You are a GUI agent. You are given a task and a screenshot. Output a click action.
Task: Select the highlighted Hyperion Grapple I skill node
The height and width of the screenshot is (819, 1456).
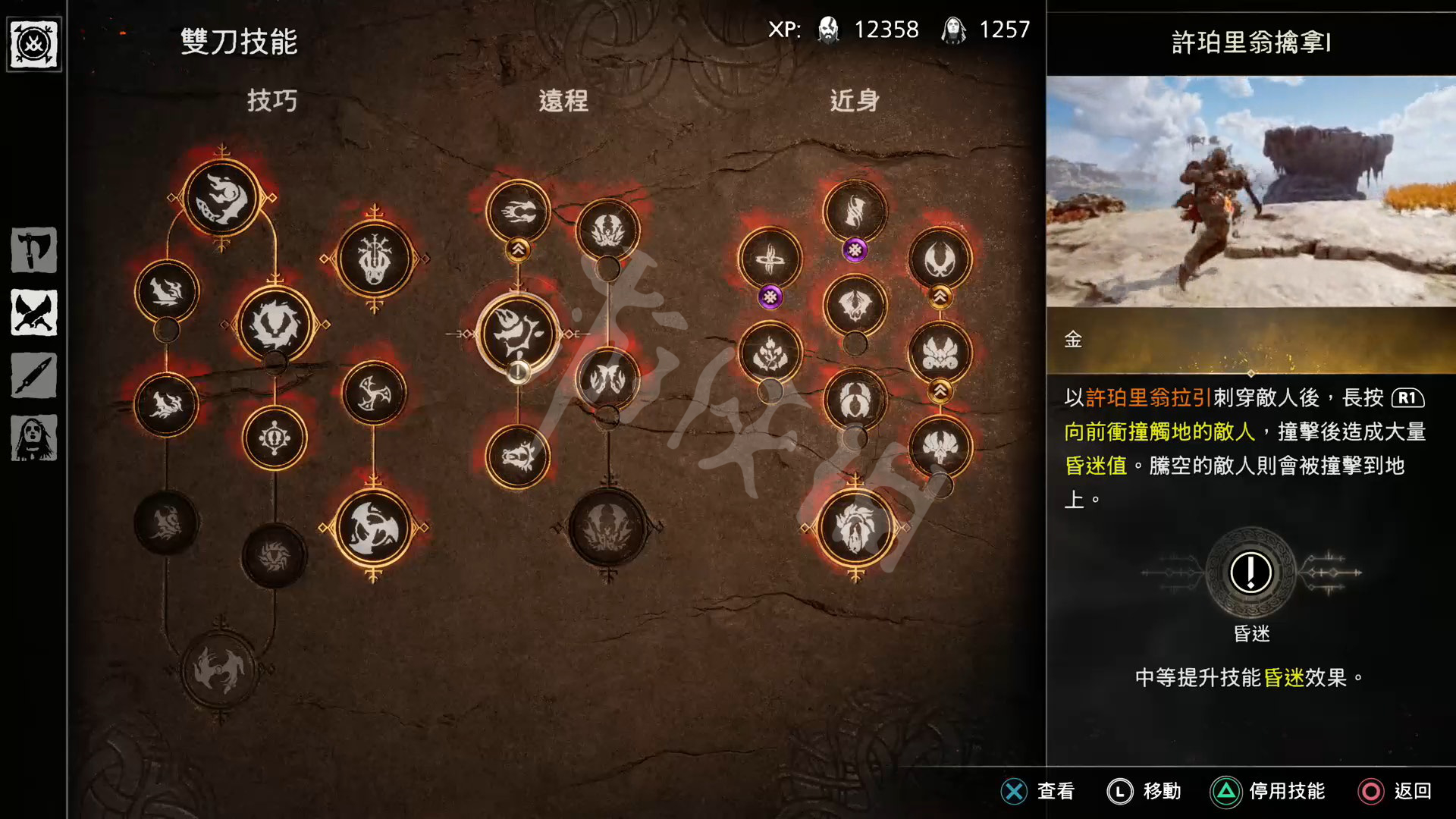click(x=518, y=334)
